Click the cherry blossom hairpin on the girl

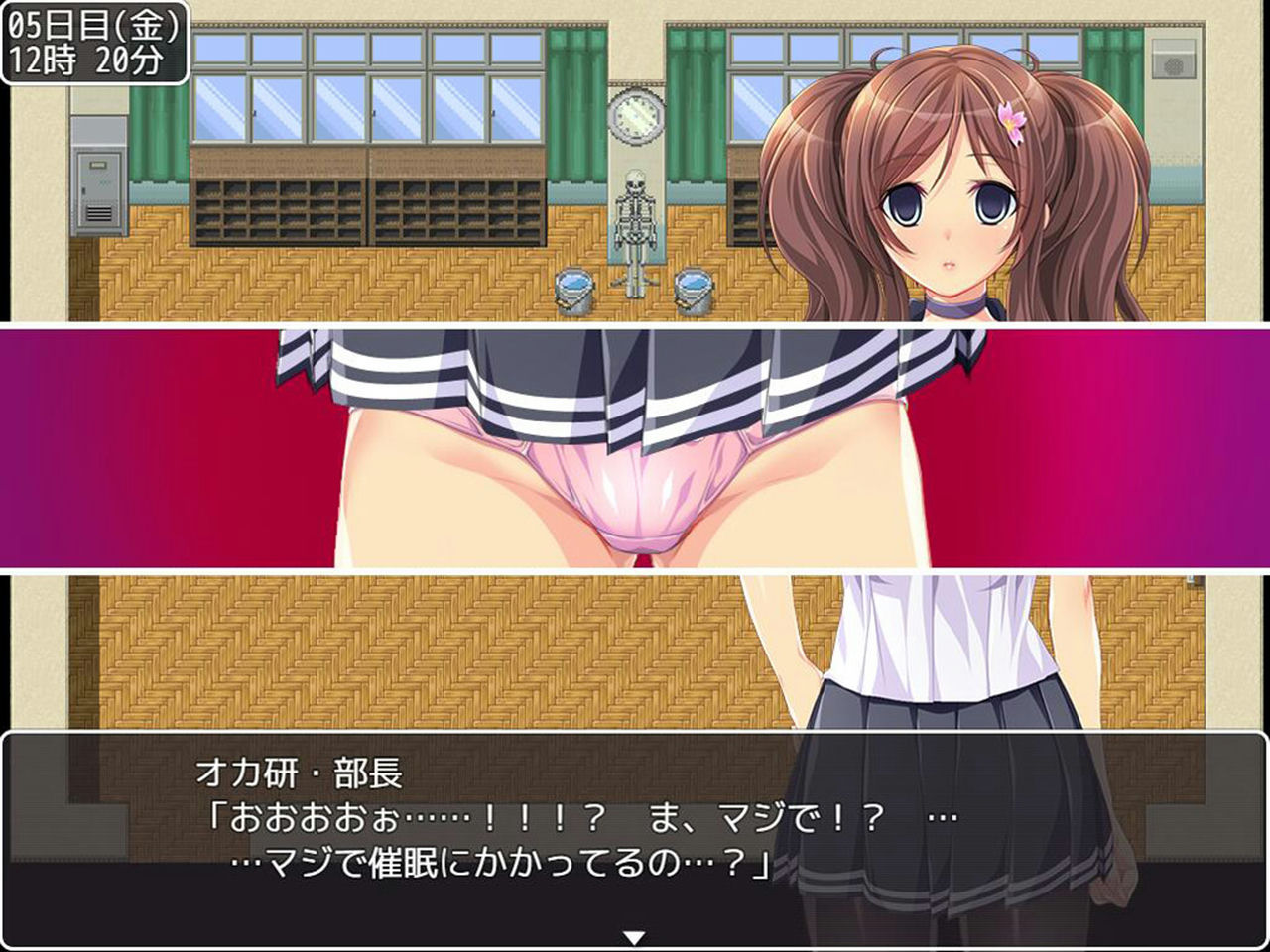coord(1014,119)
